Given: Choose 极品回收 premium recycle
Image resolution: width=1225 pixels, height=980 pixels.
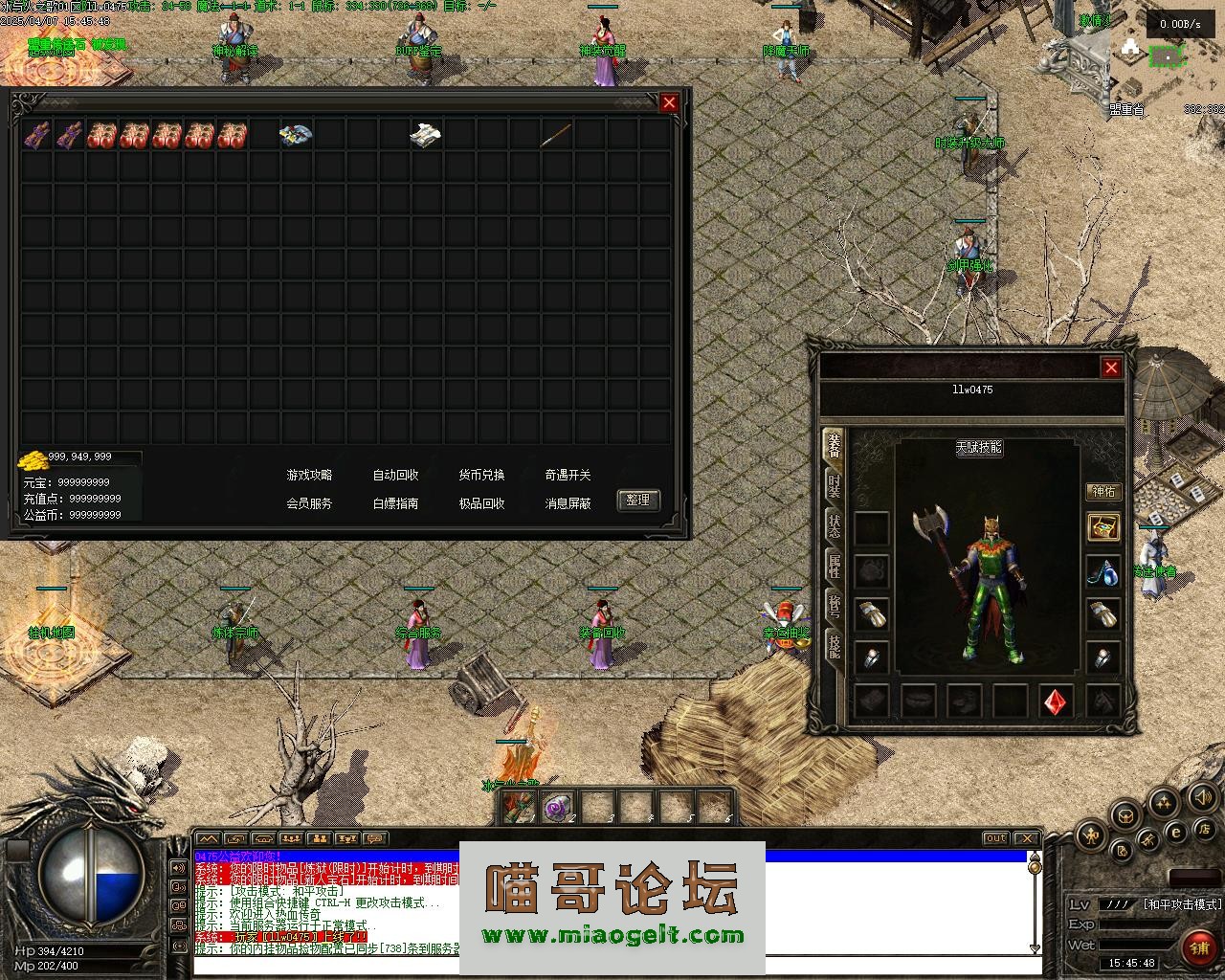Looking at the screenshot, I should (x=481, y=503).
